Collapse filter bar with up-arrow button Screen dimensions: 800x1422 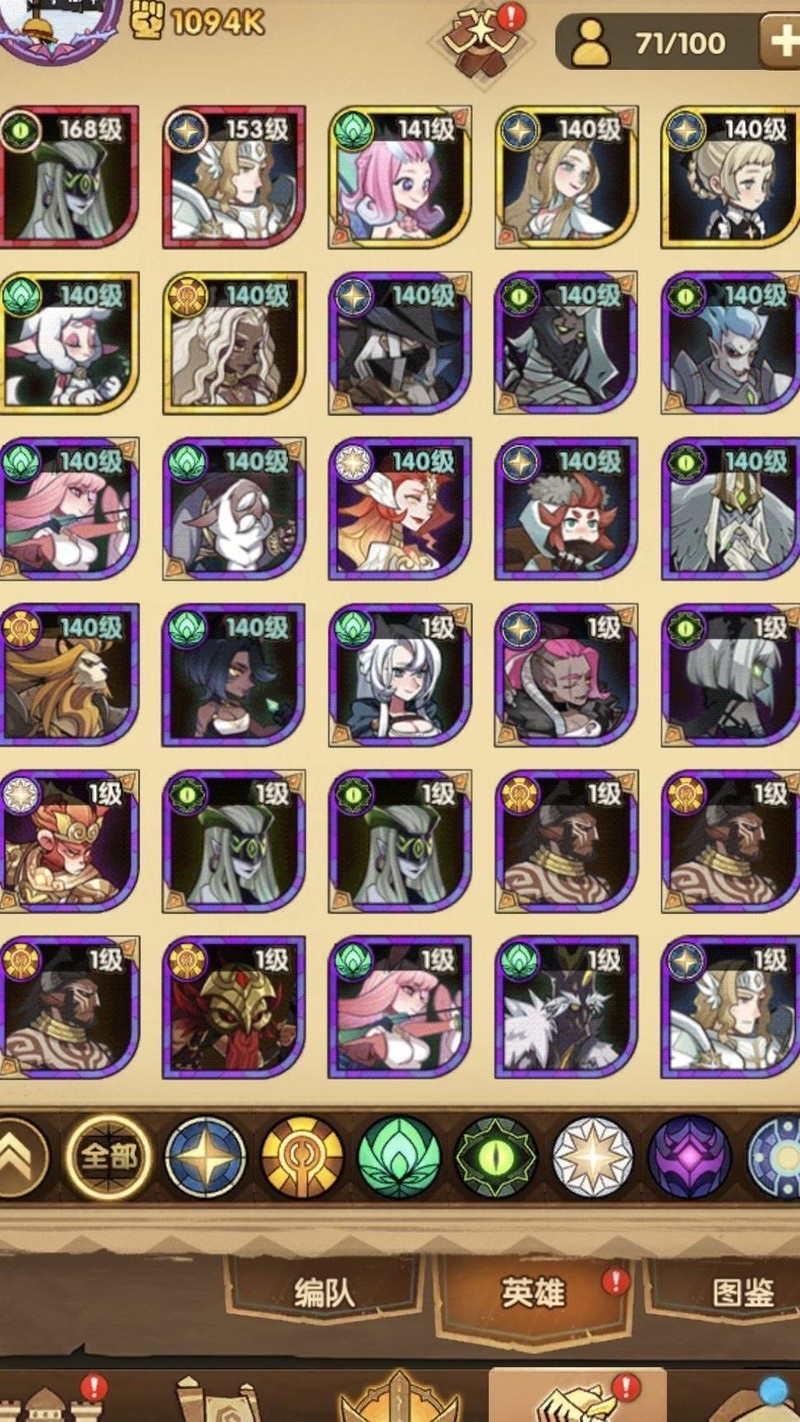[x=20, y=1157]
